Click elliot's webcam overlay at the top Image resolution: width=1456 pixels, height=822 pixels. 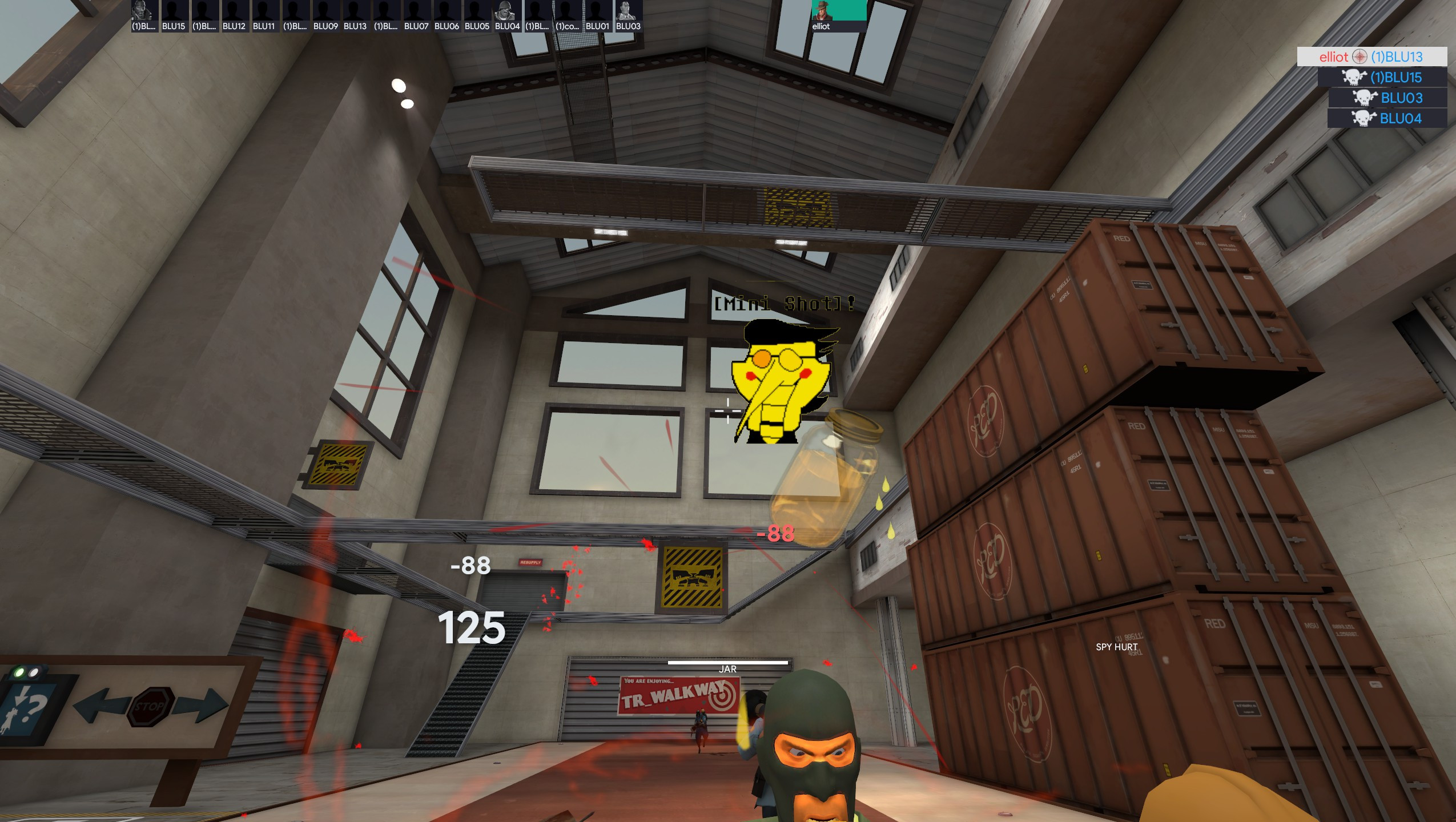[833, 13]
